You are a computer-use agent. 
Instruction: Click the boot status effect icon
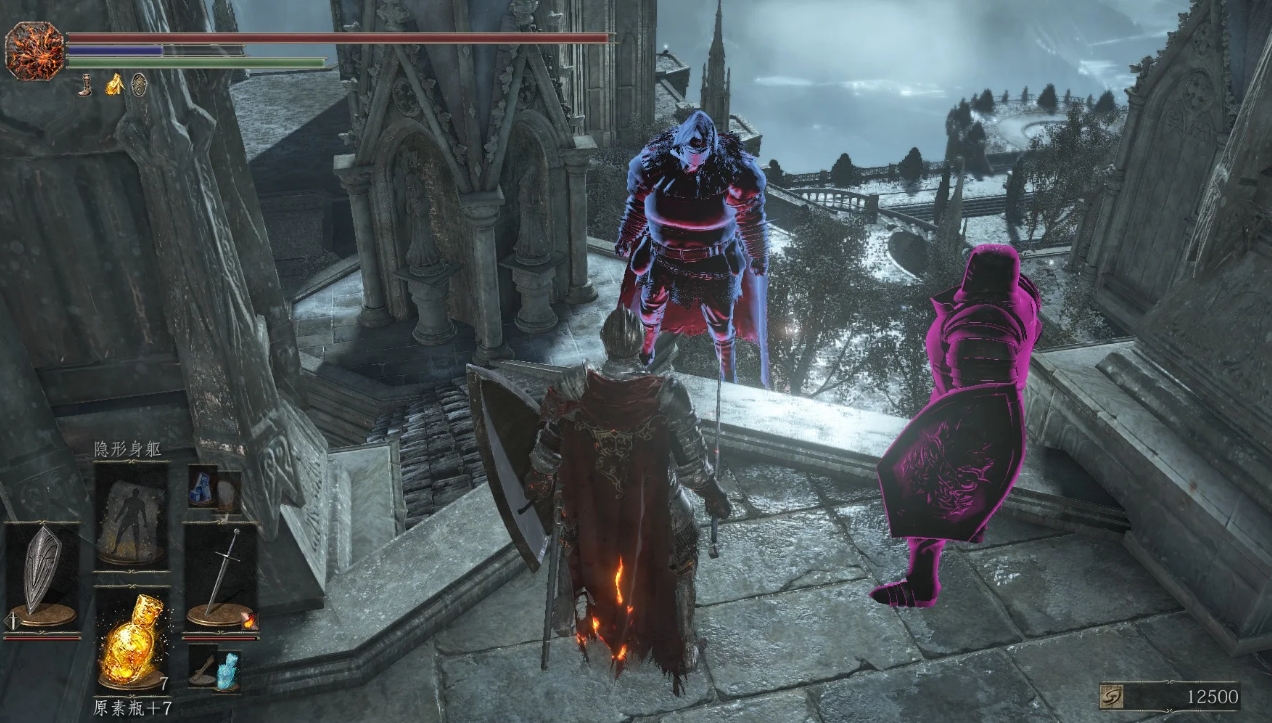tap(88, 85)
